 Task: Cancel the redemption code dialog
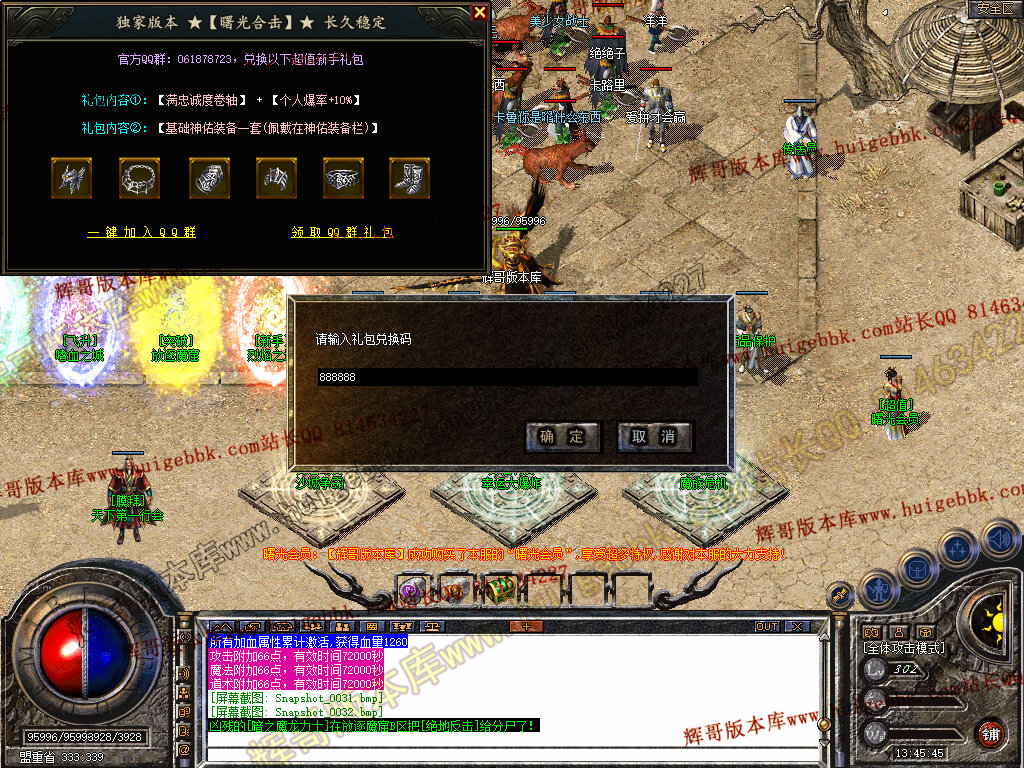pos(654,437)
